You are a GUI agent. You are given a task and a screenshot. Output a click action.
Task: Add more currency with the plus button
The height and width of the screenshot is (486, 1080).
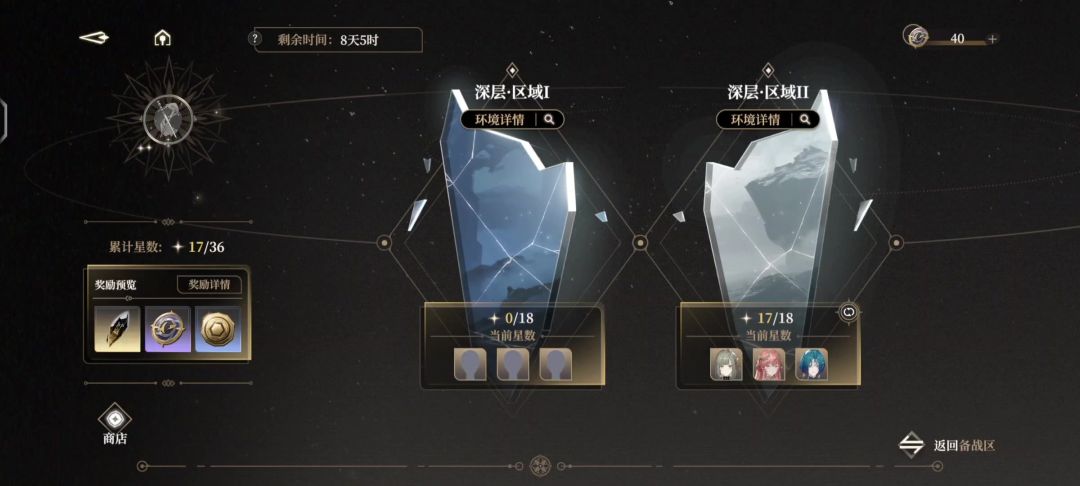(992, 39)
